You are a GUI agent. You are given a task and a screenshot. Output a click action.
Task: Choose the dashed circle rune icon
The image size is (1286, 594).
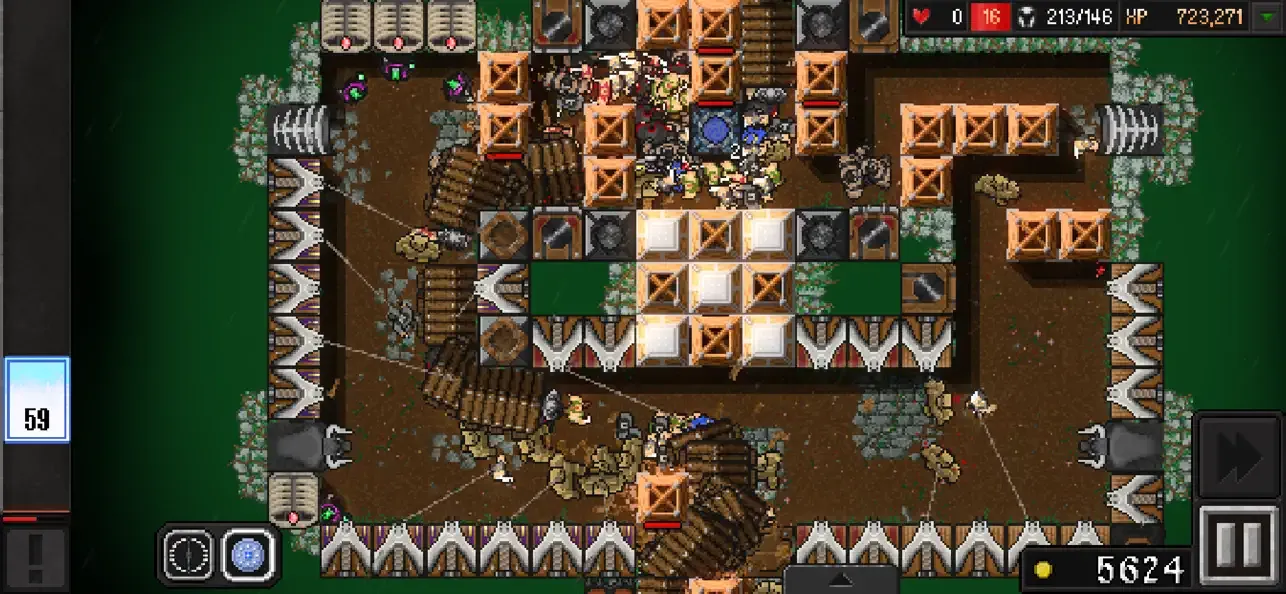[x=190, y=554]
